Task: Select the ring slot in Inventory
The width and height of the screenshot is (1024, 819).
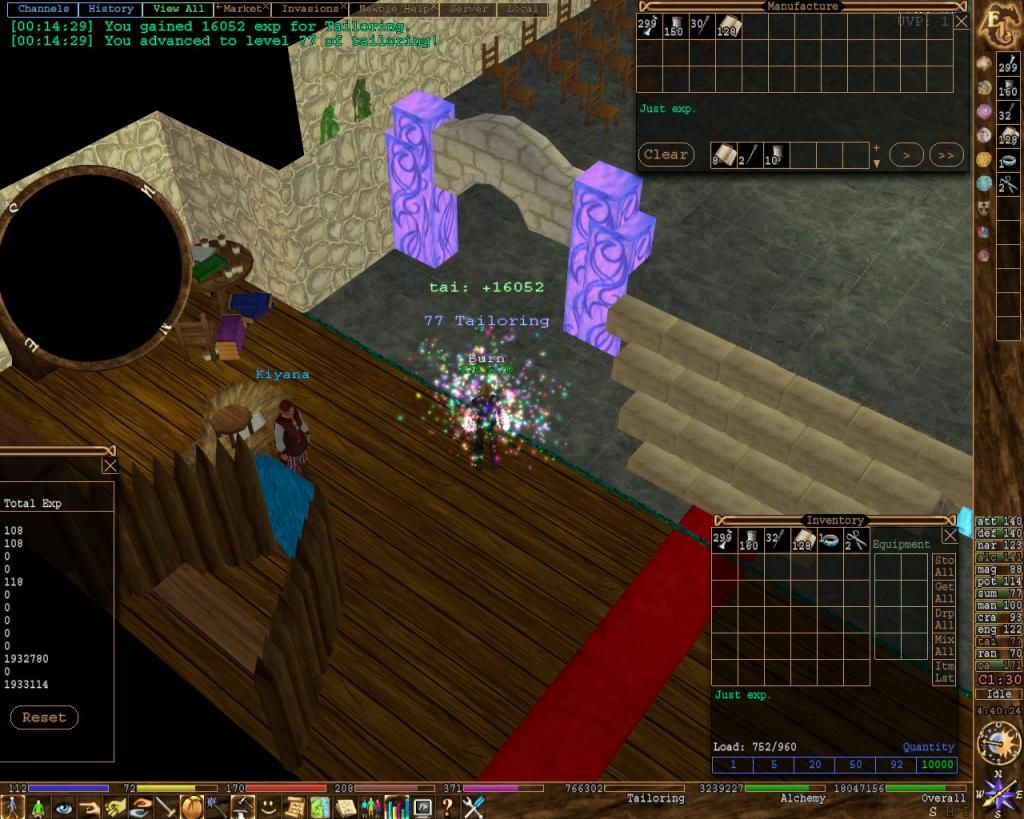Action: (x=829, y=541)
